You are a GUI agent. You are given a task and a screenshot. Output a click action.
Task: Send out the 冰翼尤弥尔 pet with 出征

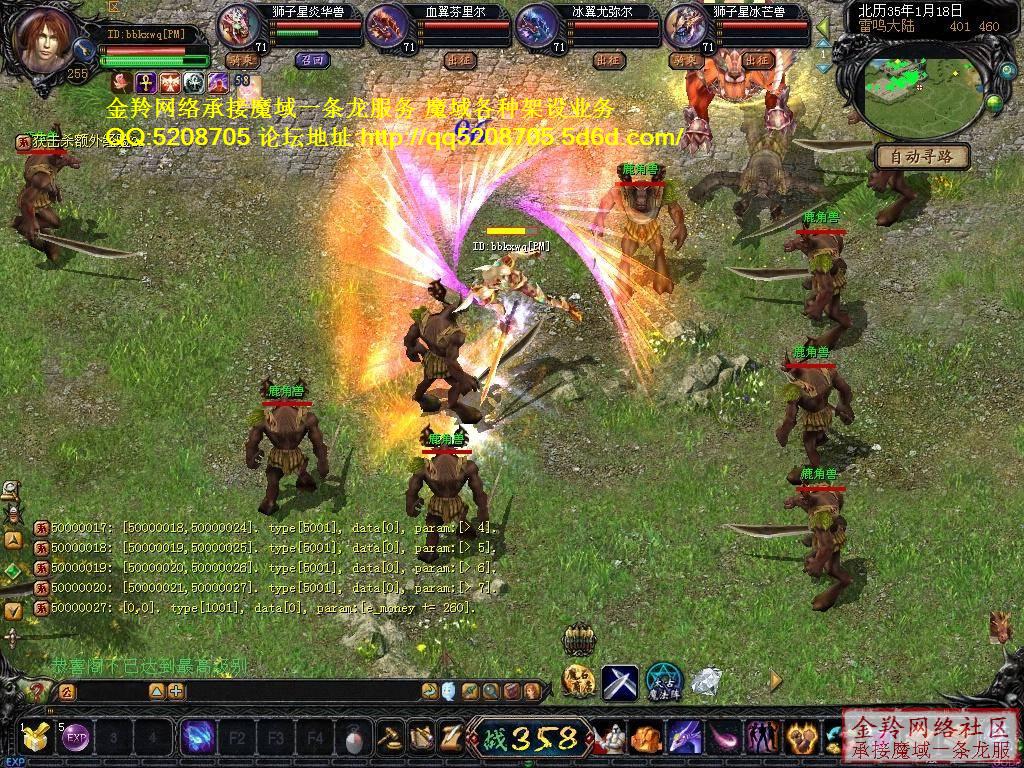click(608, 60)
